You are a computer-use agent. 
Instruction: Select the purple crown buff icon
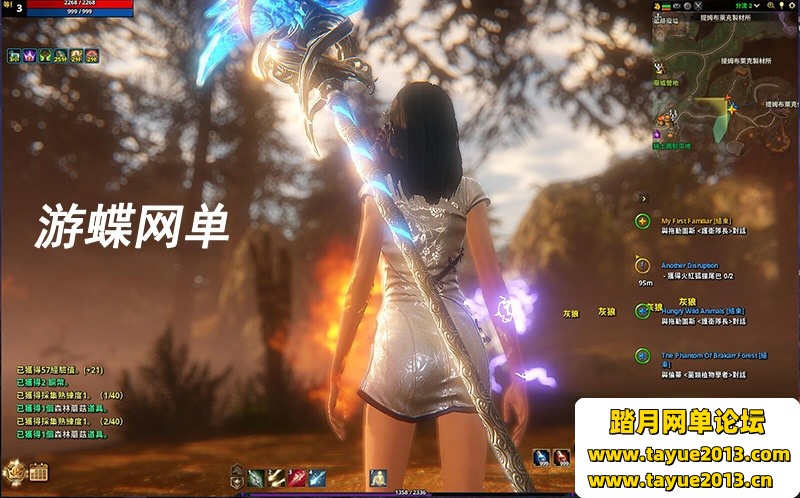(x=30, y=56)
